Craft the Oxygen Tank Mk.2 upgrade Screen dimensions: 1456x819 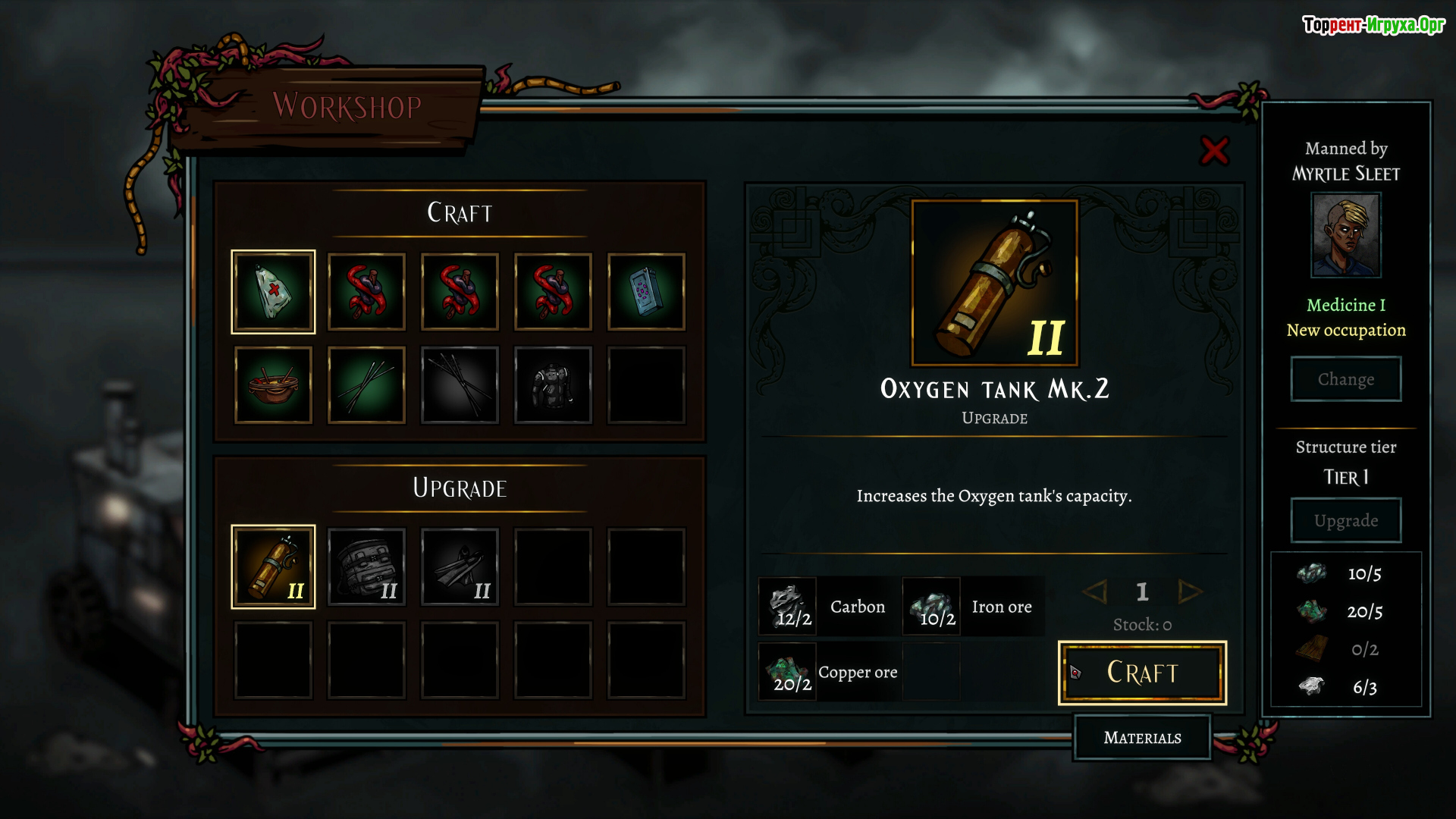pos(1142,673)
